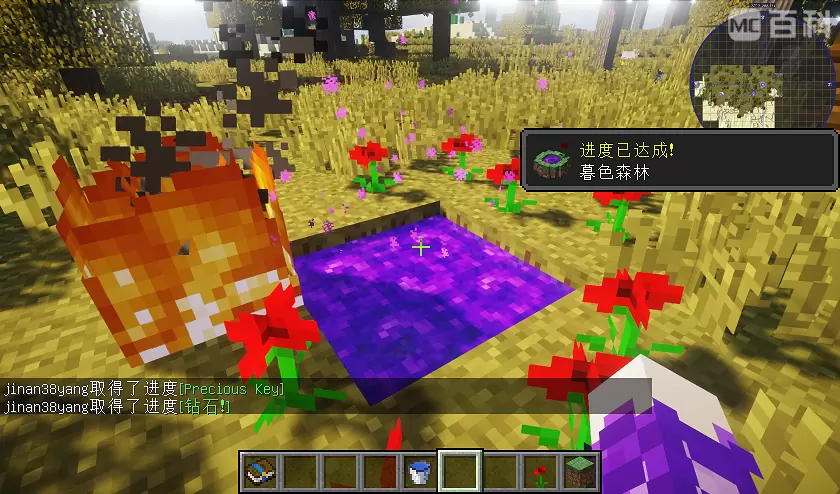Select the red poppy hotbar slot
Image resolution: width=840 pixels, height=494 pixels.
pos(541,469)
